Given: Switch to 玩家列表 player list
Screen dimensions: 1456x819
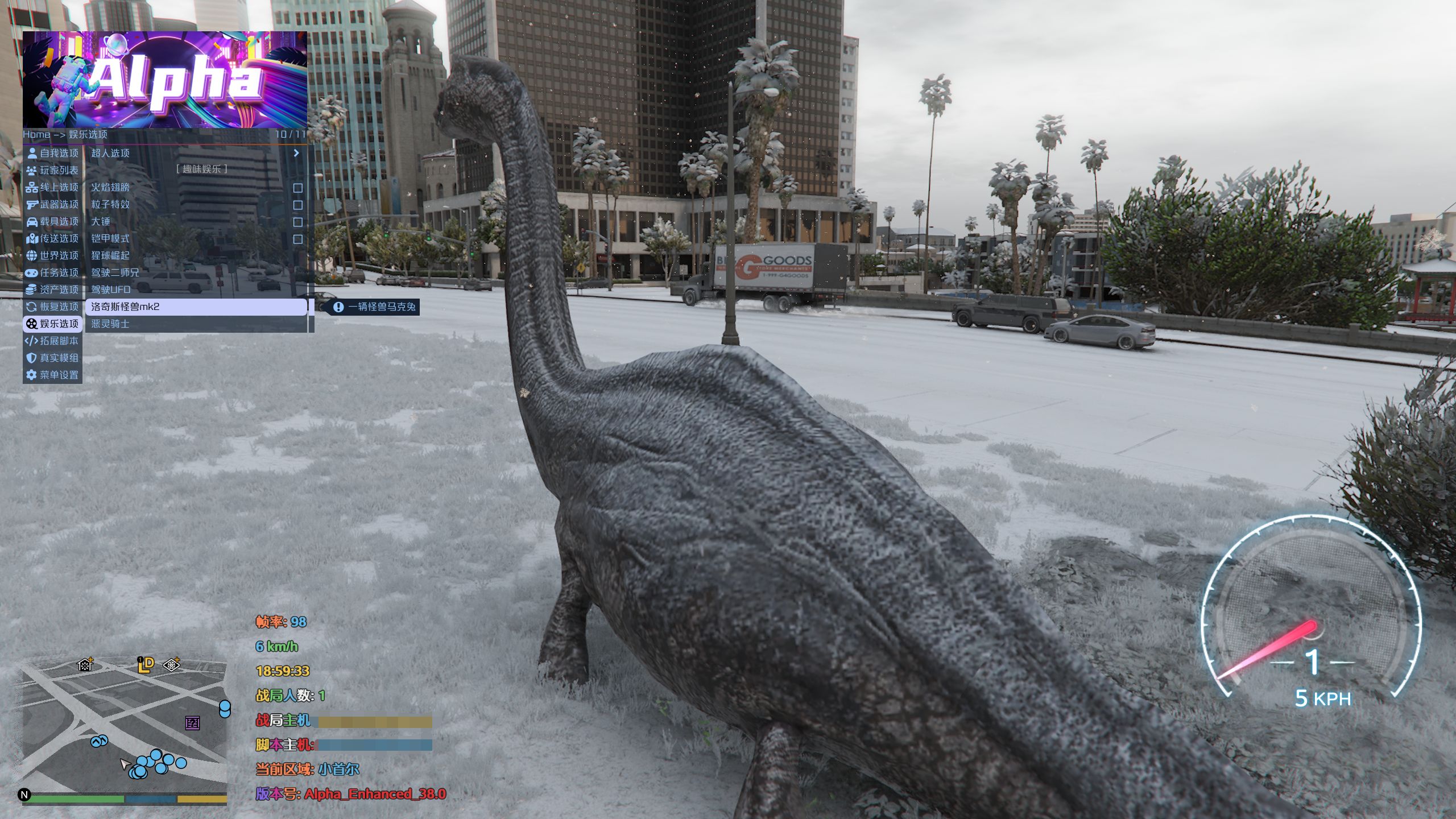Looking at the screenshot, I should pyautogui.click(x=52, y=170).
